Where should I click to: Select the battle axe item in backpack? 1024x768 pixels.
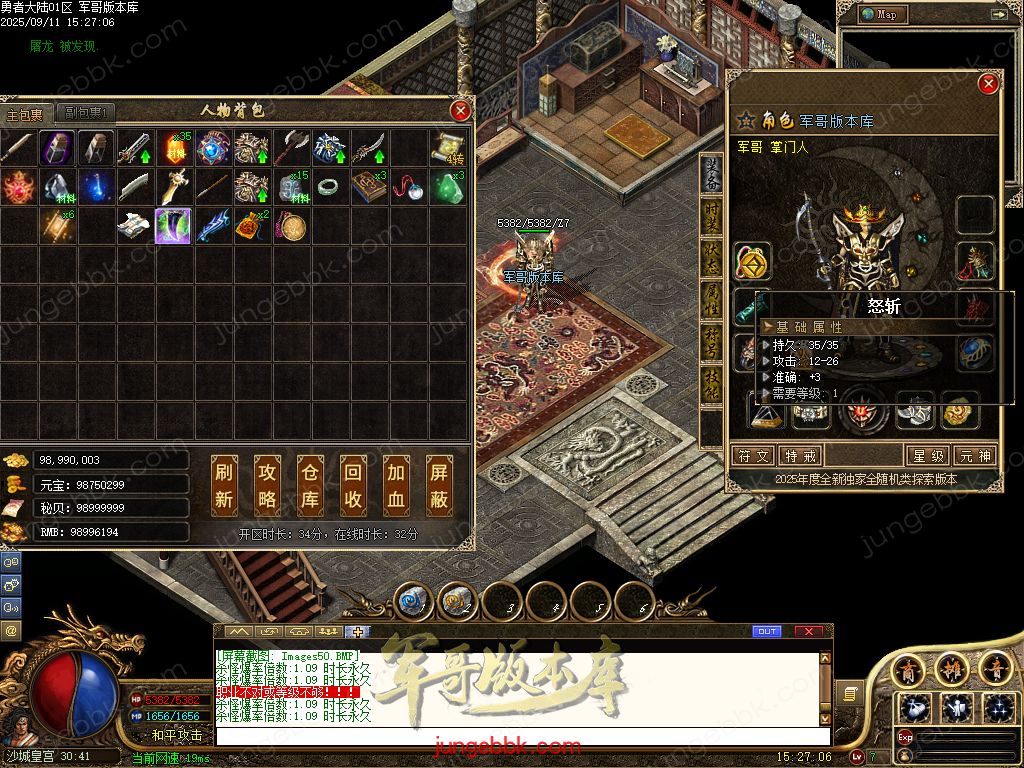click(x=291, y=148)
